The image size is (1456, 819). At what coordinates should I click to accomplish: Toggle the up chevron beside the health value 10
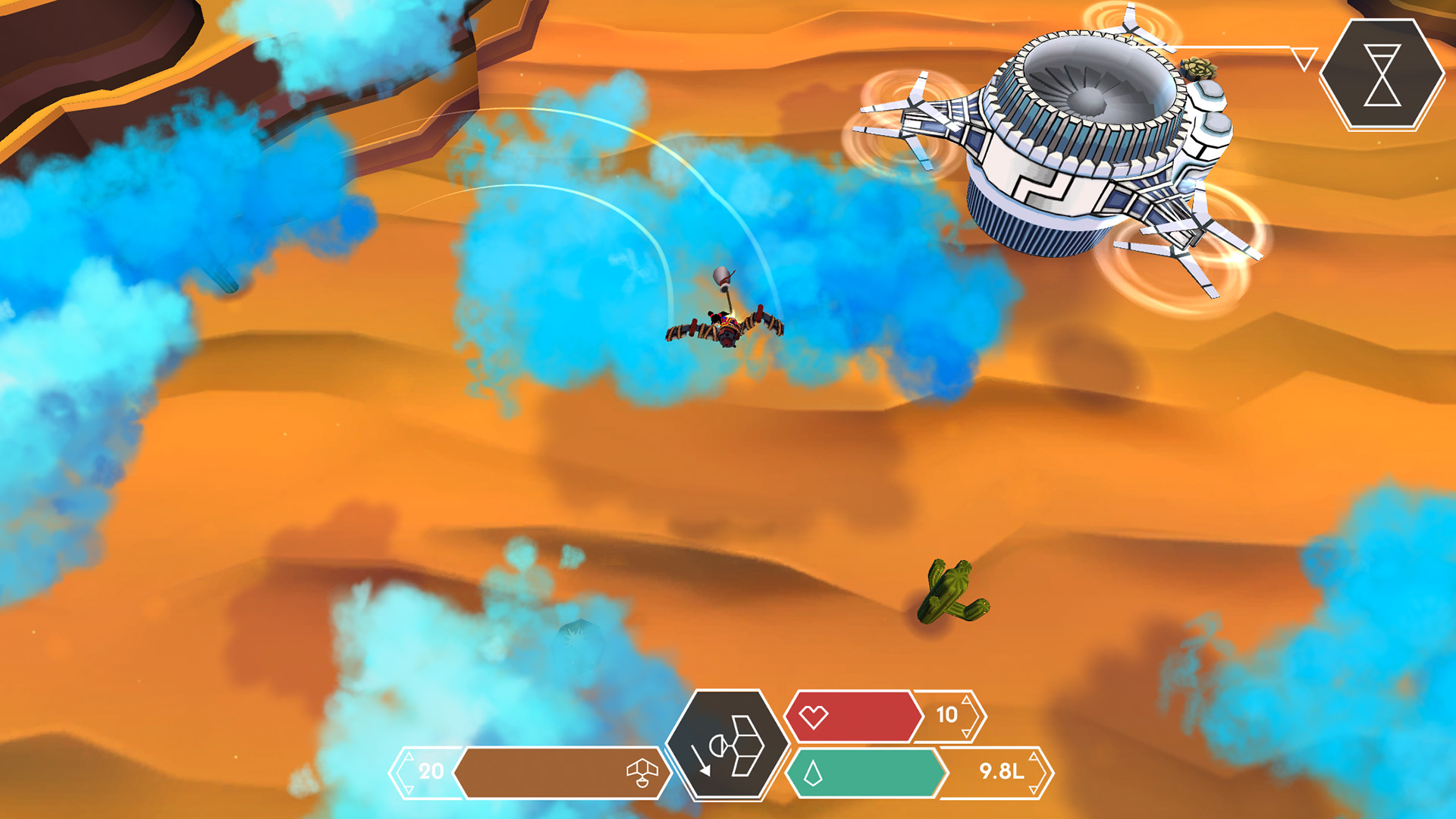pos(966,701)
